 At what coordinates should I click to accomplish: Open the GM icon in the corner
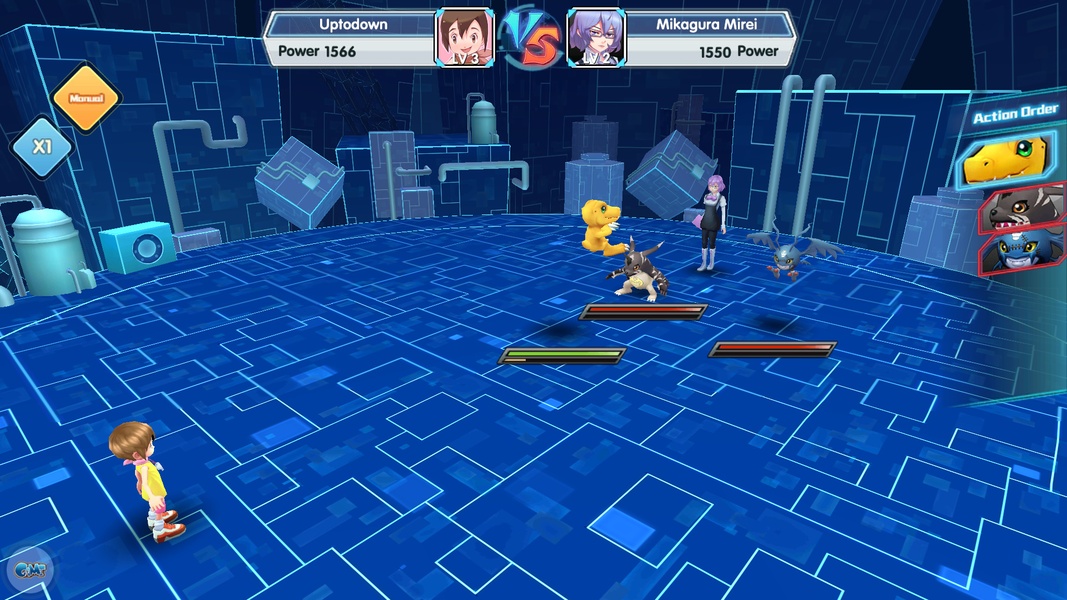(26, 571)
